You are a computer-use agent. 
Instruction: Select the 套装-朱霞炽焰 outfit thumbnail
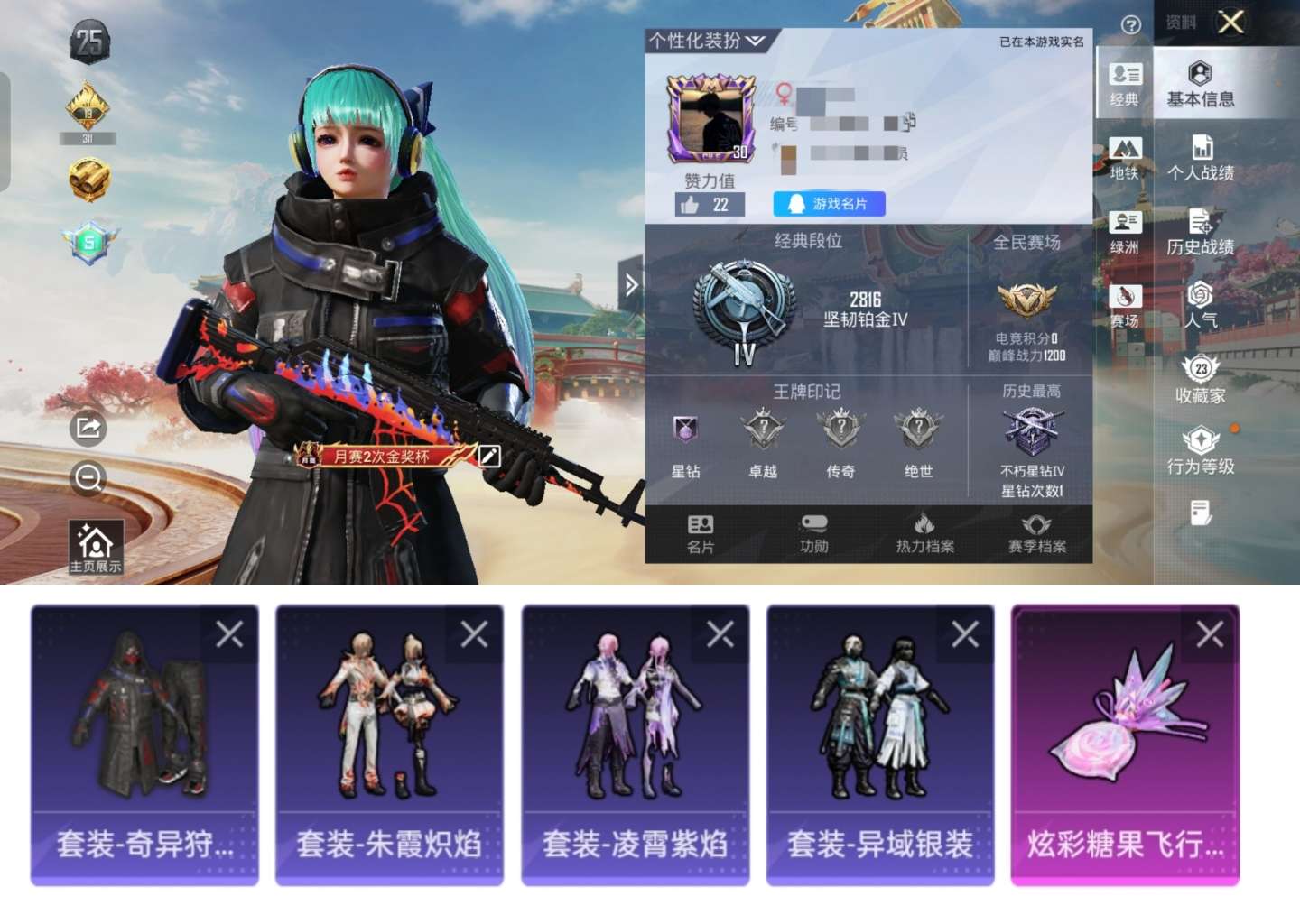388,740
